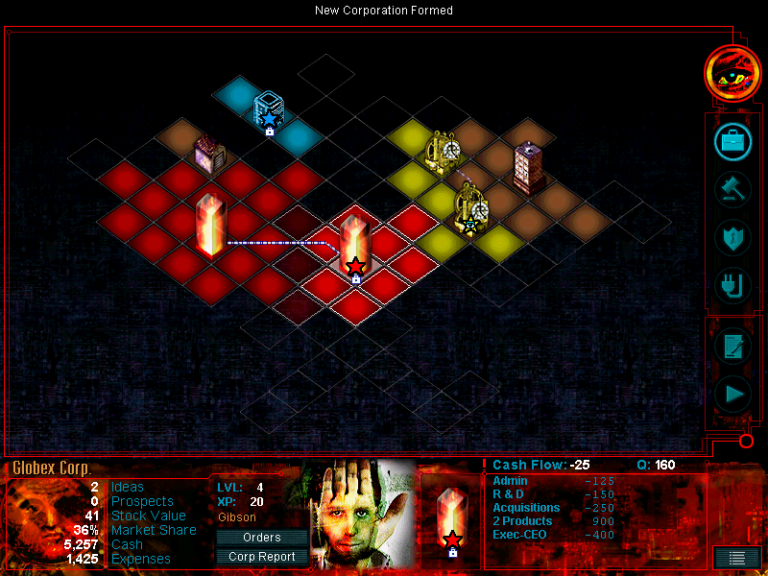
Task: Open the Orders panel
Action: click(x=262, y=538)
